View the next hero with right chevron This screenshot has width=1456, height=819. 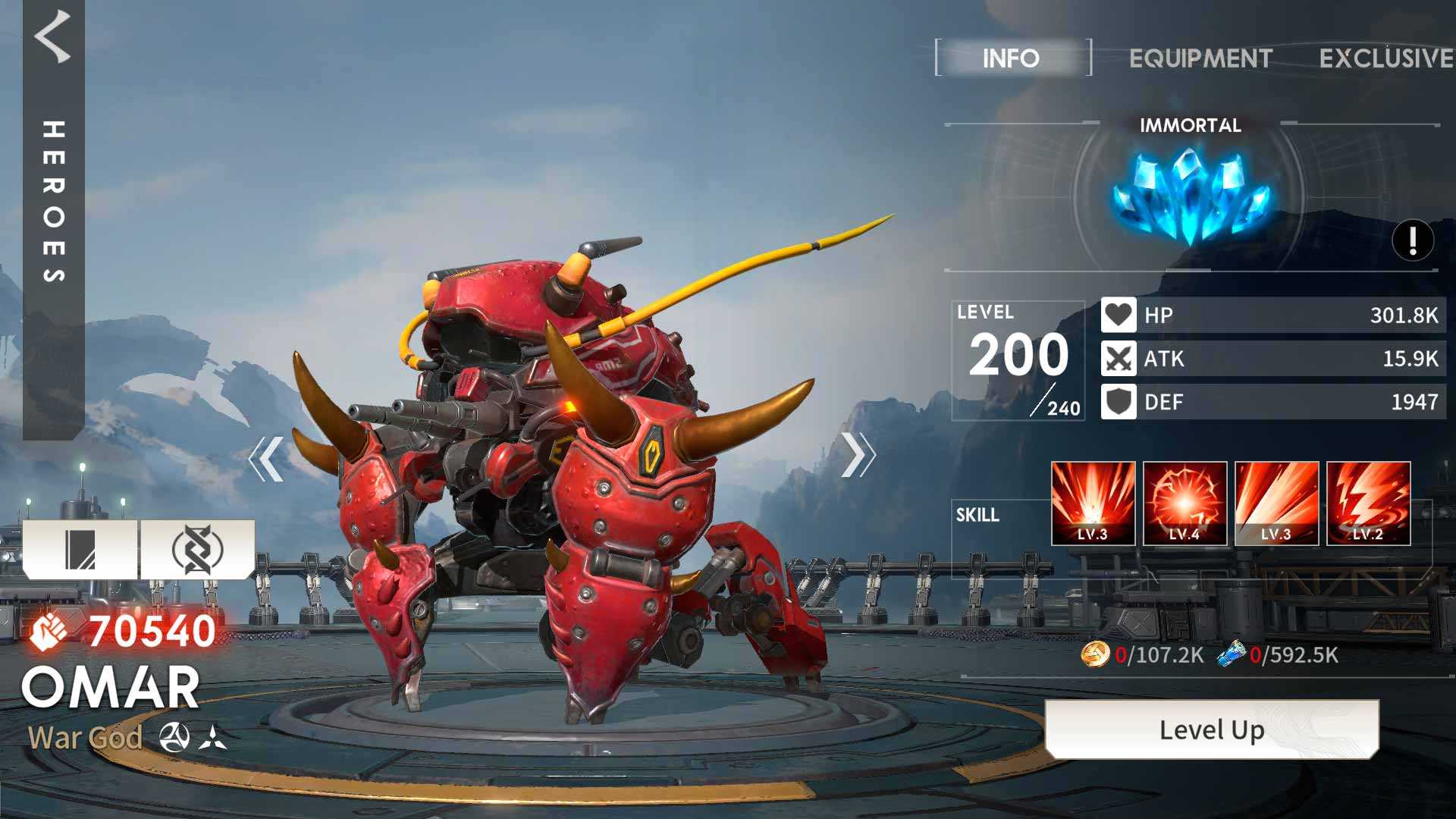pyautogui.click(x=858, y=455)
